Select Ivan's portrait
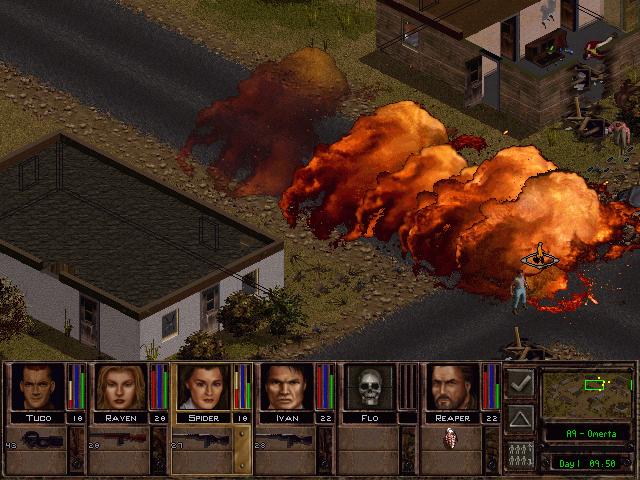This screenshot has width=640, height=480. 286,387
